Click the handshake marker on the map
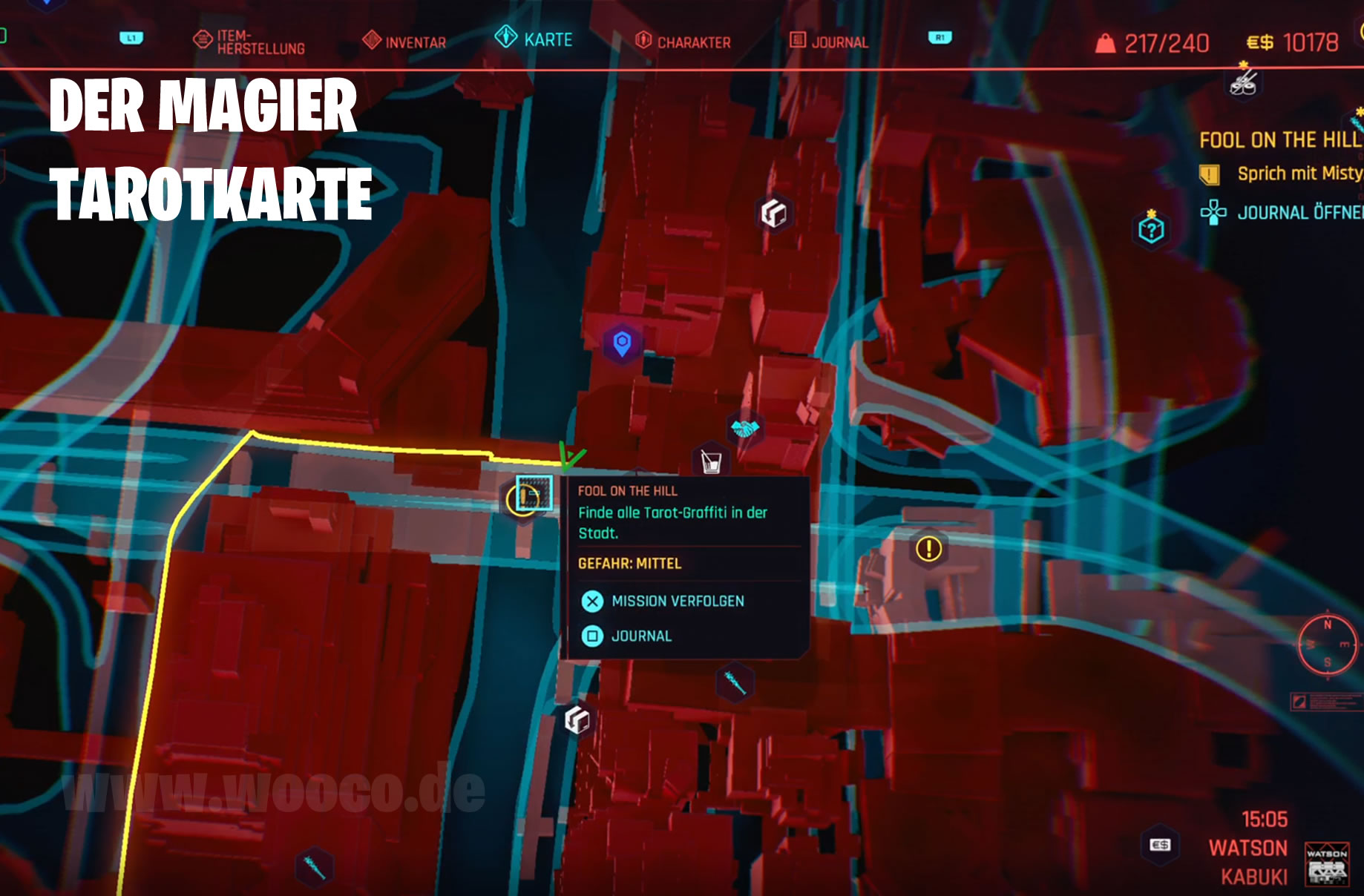The image size is (1364, 896). click(745, 428)
